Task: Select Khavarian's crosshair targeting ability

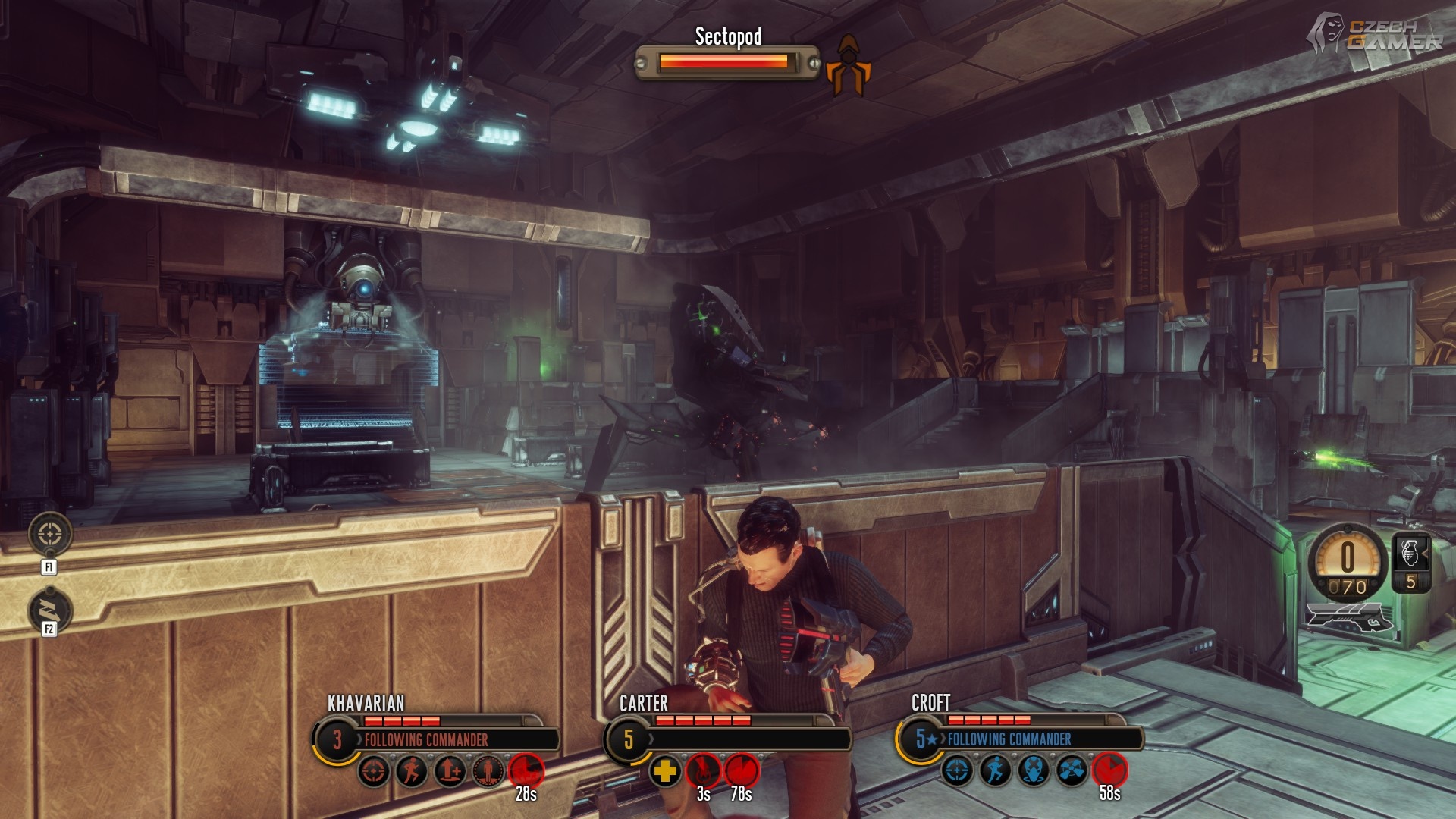Action: (x=374, y=772)
